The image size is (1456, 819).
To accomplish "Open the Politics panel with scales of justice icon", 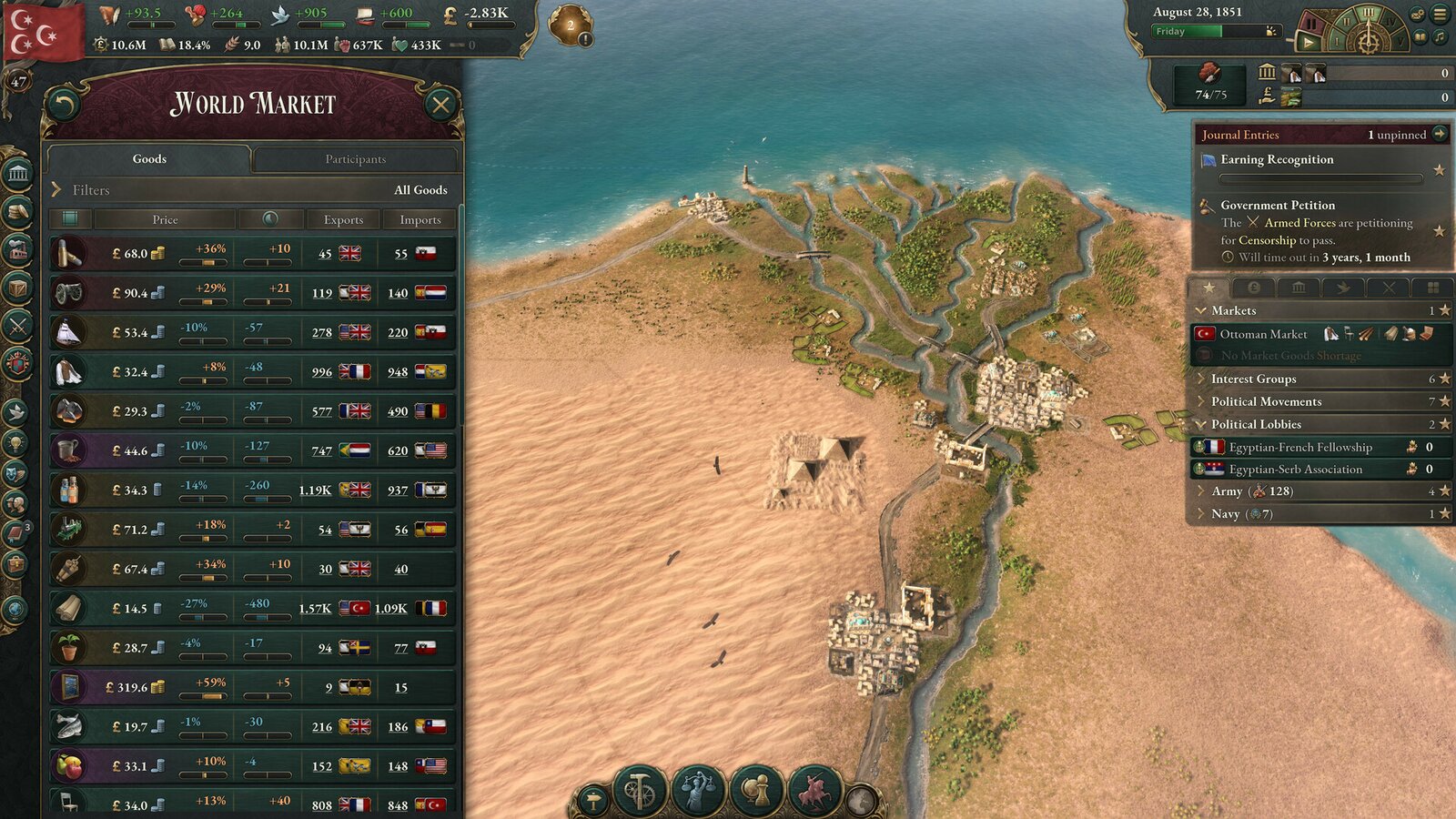I will pos(697,792).
